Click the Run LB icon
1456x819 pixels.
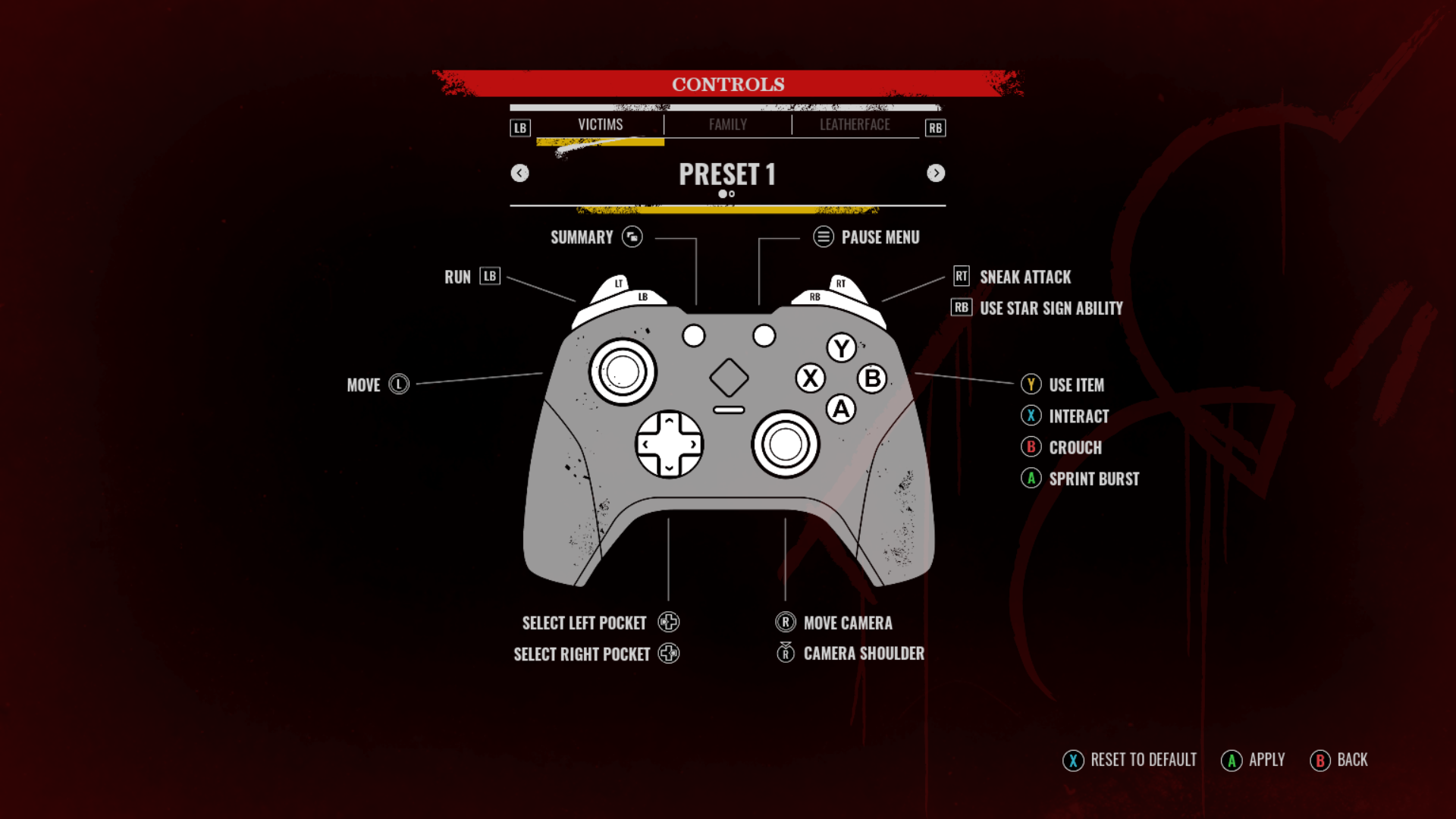[x=489, y=276]
